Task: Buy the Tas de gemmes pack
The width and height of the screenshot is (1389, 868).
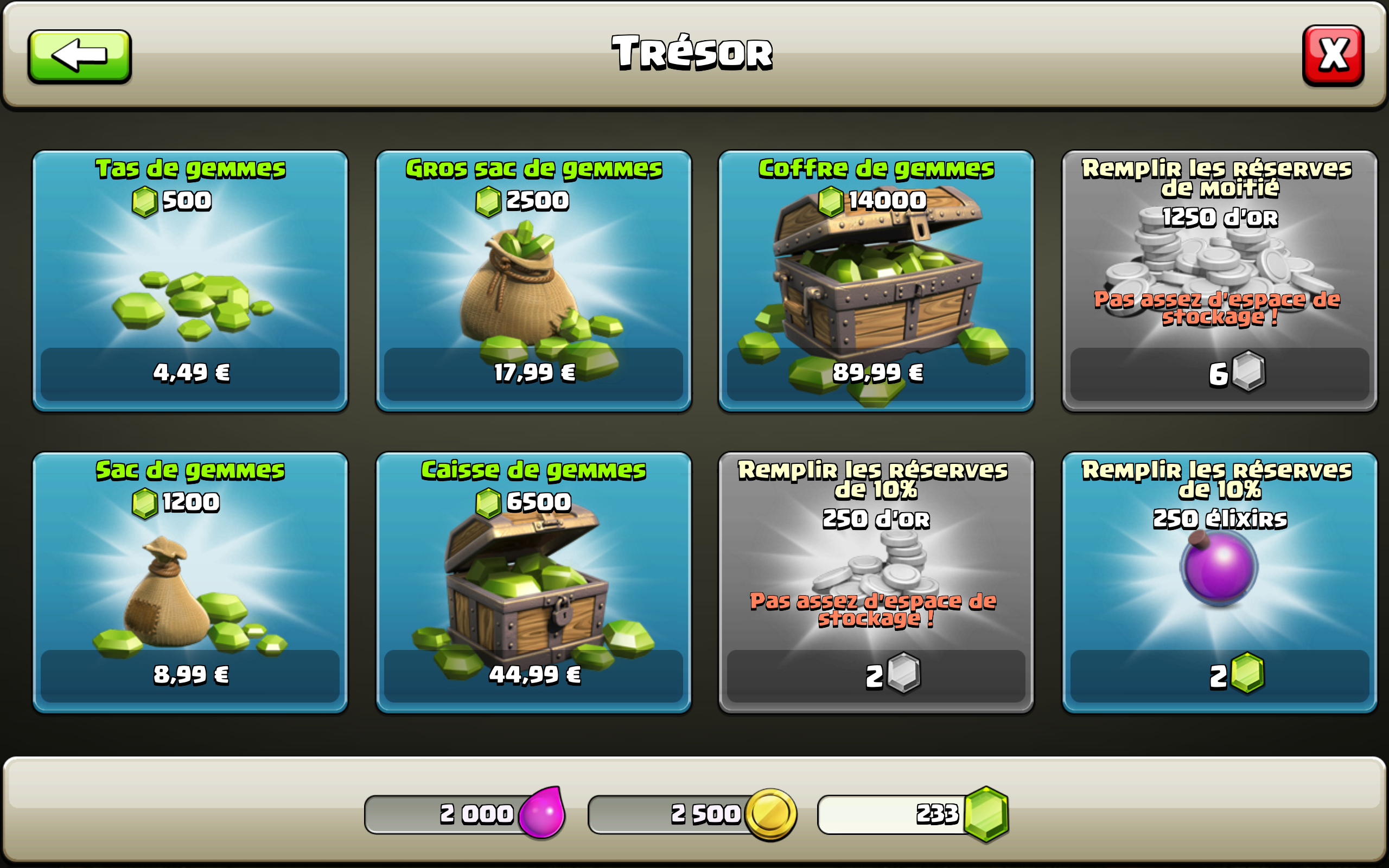Action: (x=190, y=280)
